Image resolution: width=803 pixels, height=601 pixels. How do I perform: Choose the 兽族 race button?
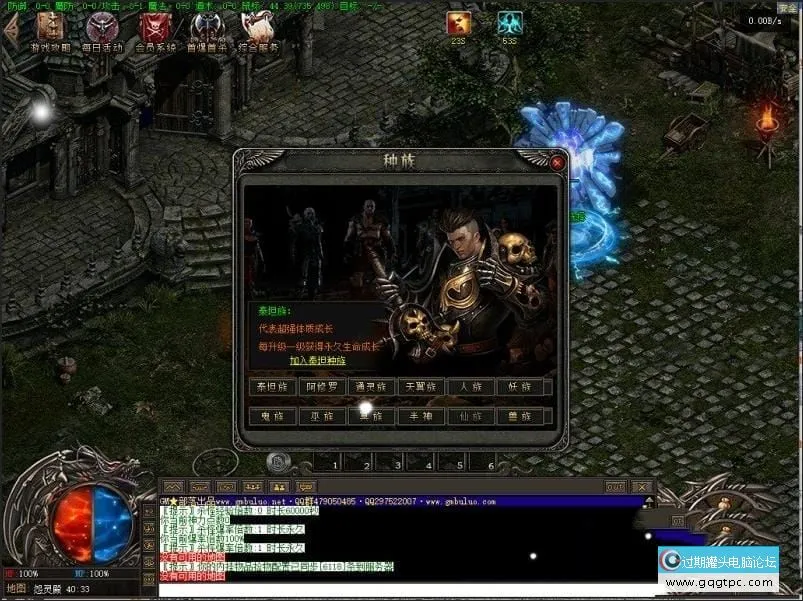[522, 416]
